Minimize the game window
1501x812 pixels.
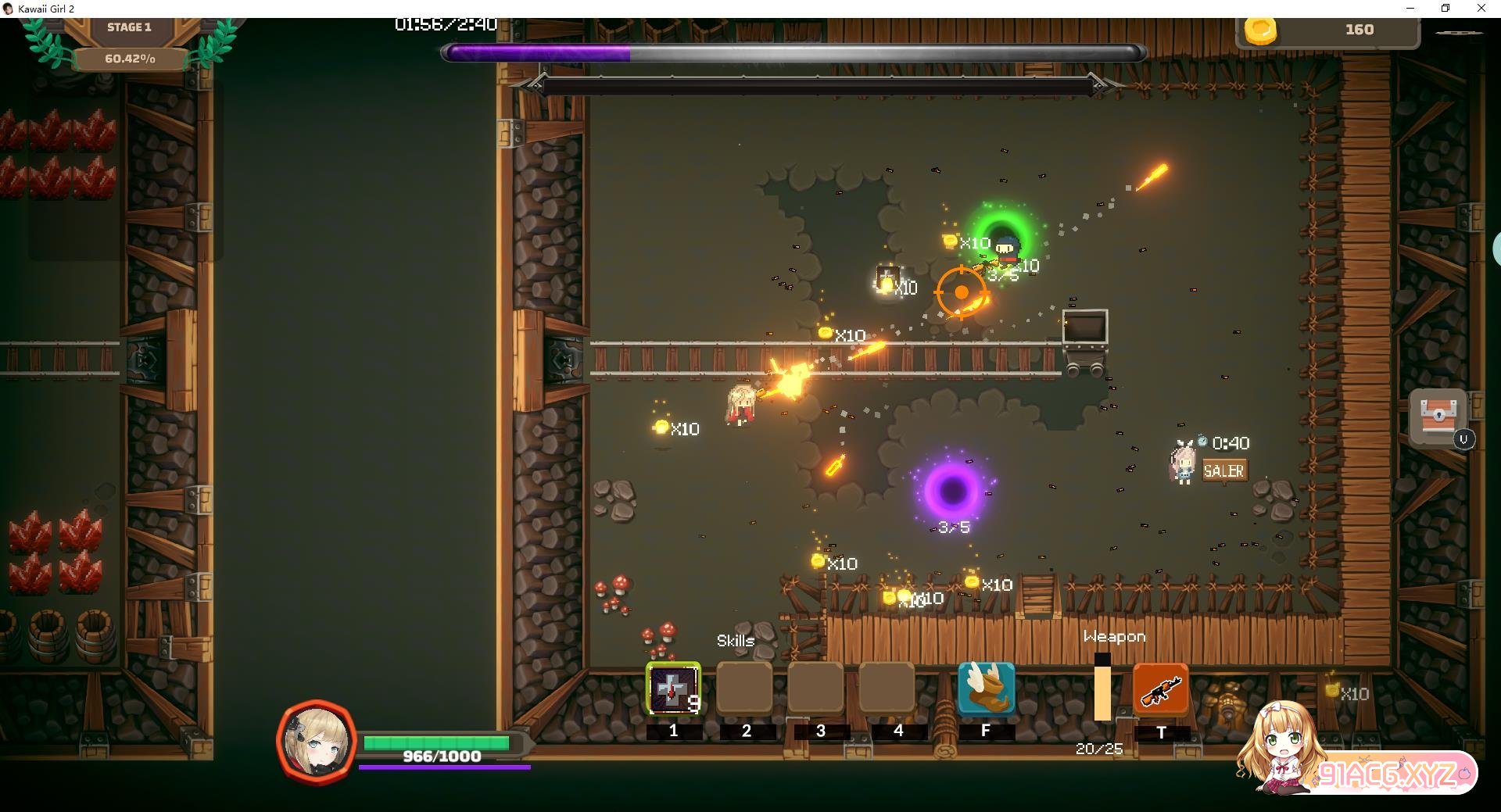(x=1410, y=9)
